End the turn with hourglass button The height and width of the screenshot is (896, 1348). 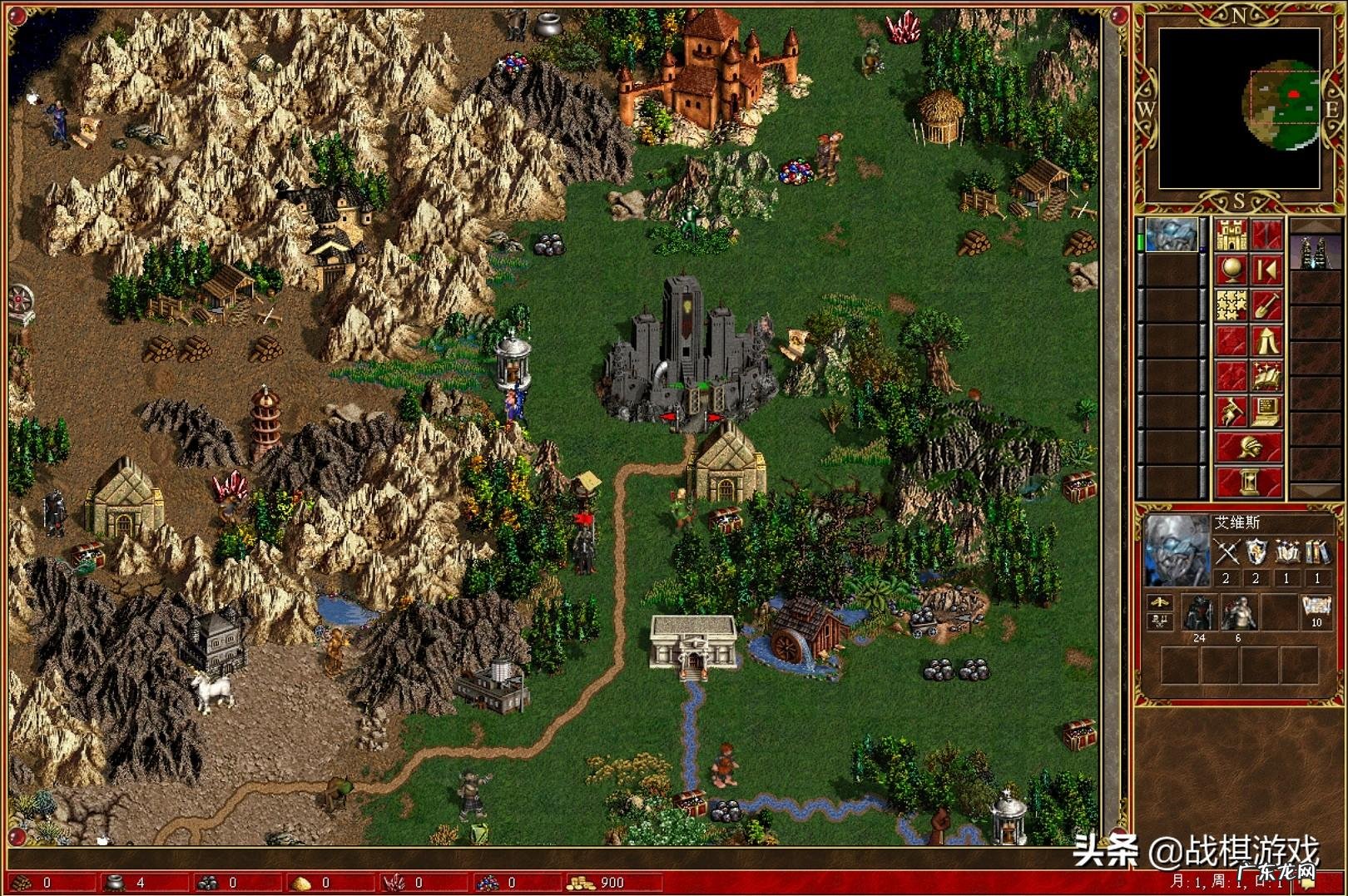point(1248,482)
